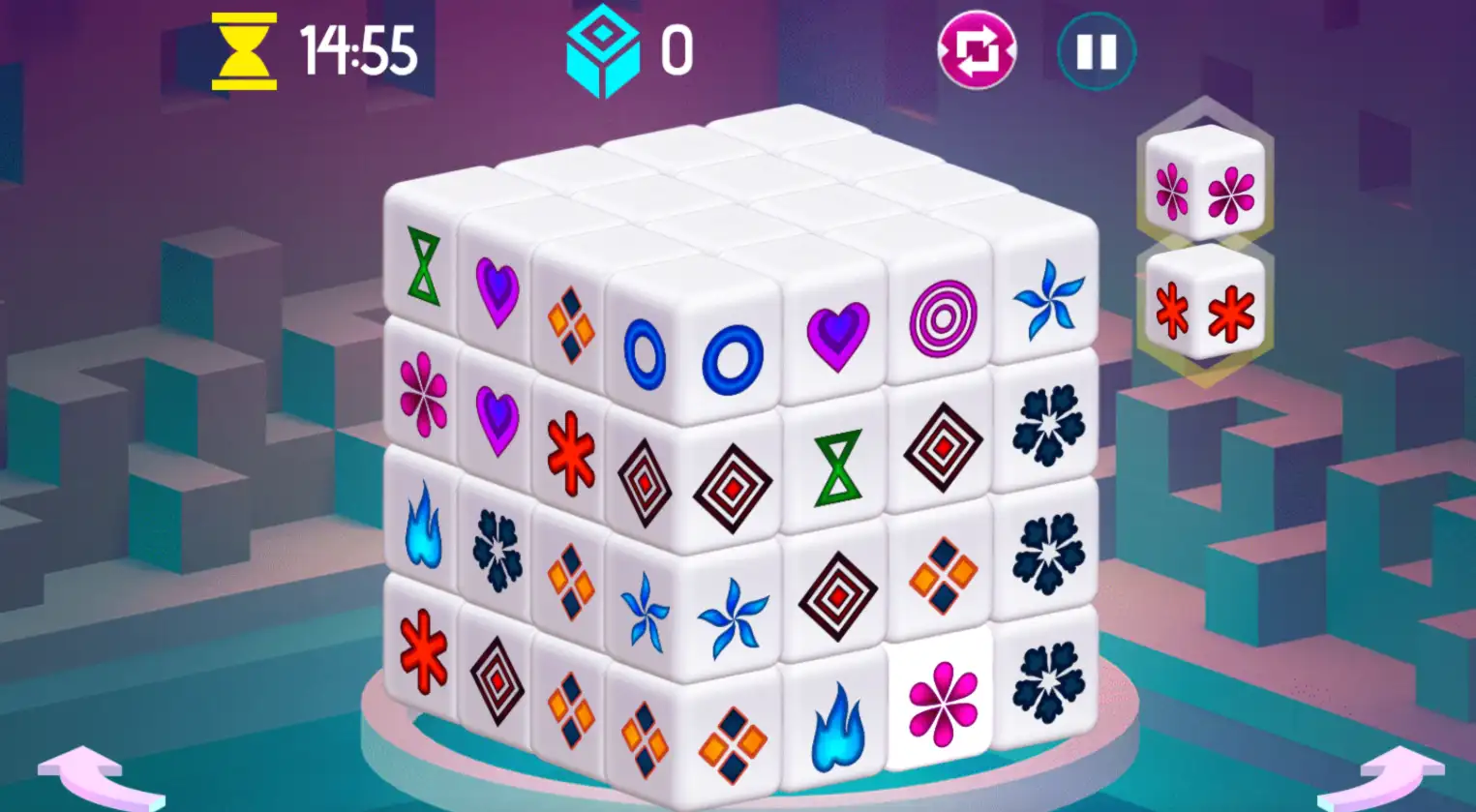
Task: Rotate the cube using the left arrow
Action: point(87,774)
